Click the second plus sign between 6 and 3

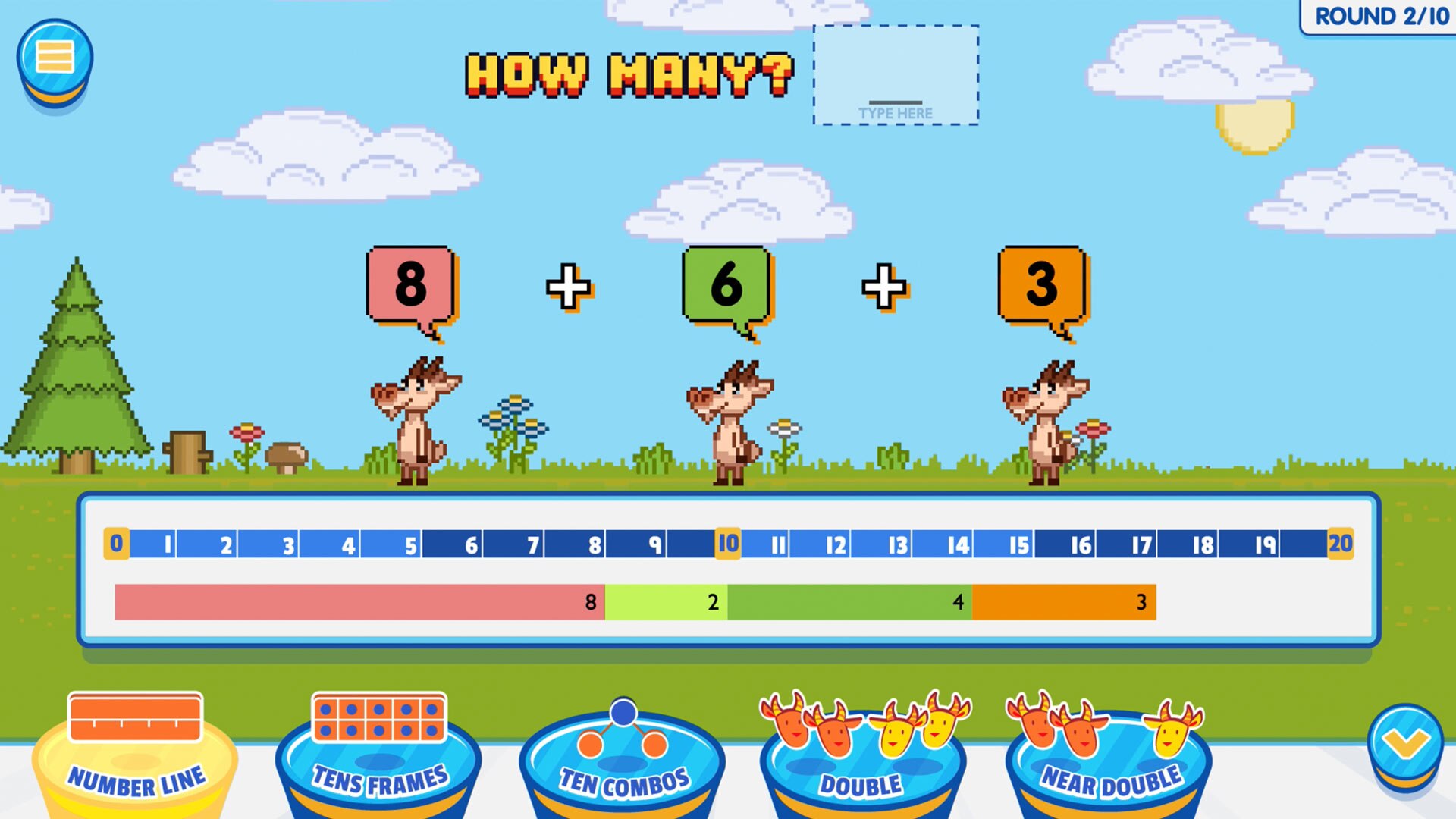pos(883,284)
